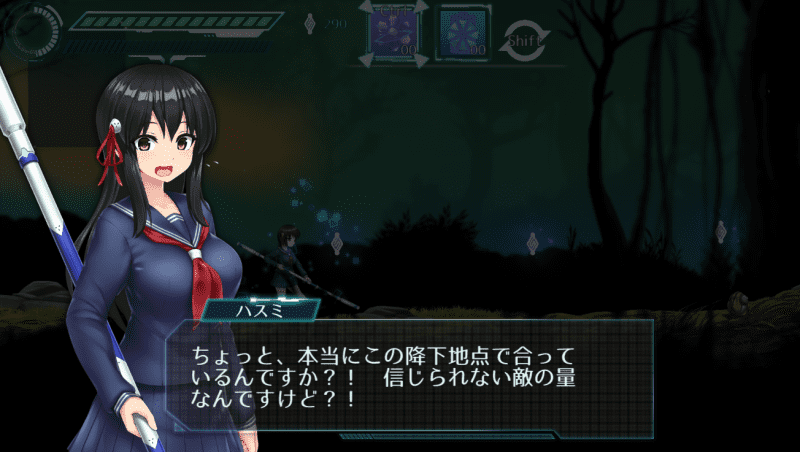800x452 pixels.
Task: Click the dialogue box to continue Hasumi's line
Action: pyautogui.click(x=410, y=375)
